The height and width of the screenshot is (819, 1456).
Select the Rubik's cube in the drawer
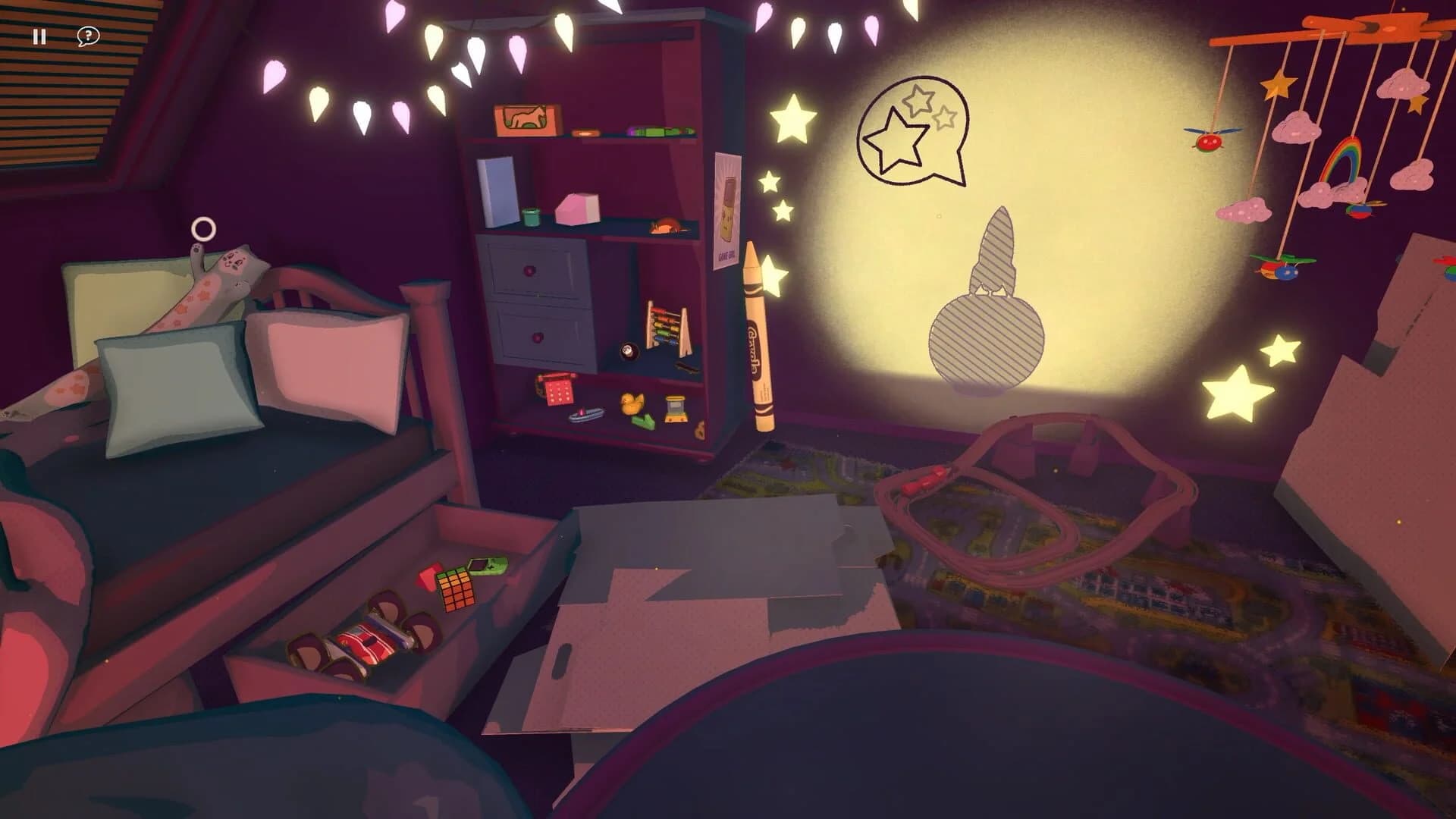click(x=457, y=590)
